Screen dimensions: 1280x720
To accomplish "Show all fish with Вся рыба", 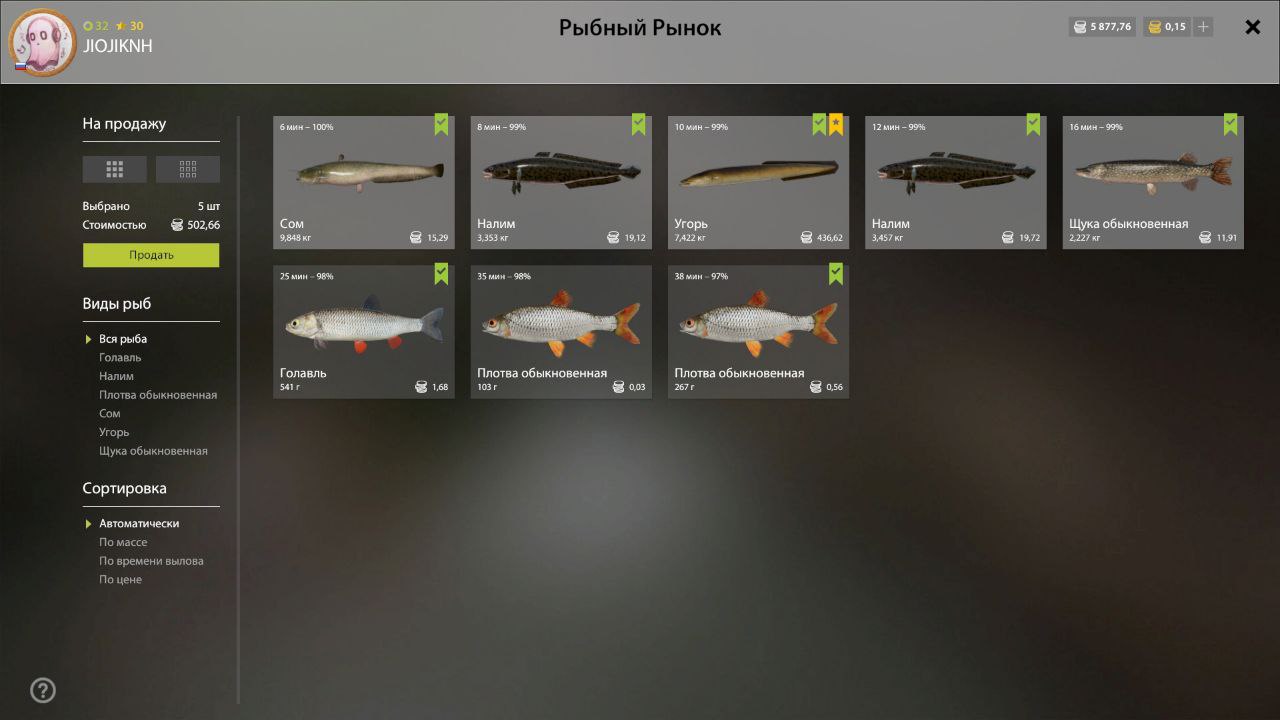I will point(123,339).
